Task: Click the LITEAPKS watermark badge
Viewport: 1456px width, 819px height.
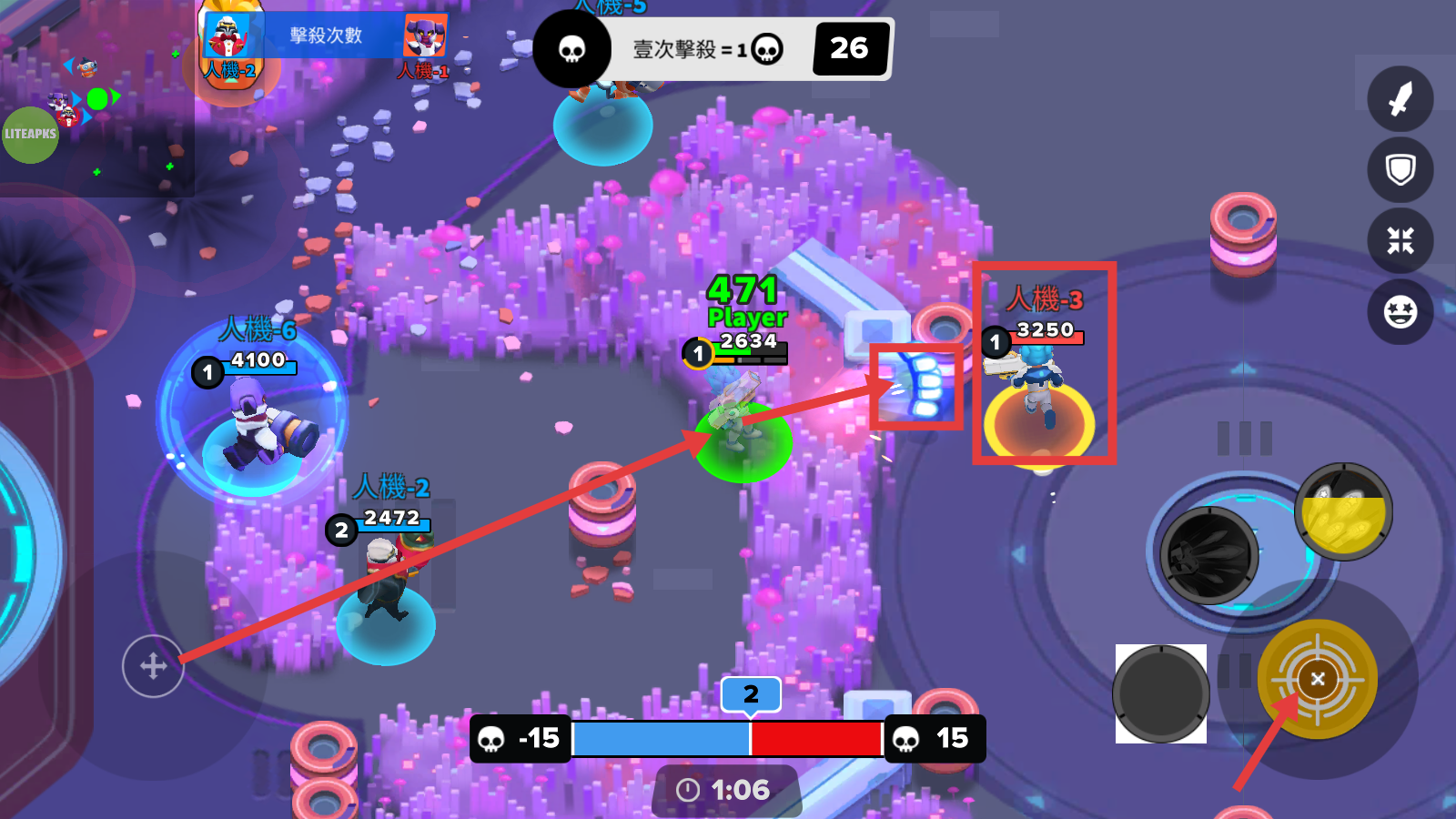Action: coord(30,135)
